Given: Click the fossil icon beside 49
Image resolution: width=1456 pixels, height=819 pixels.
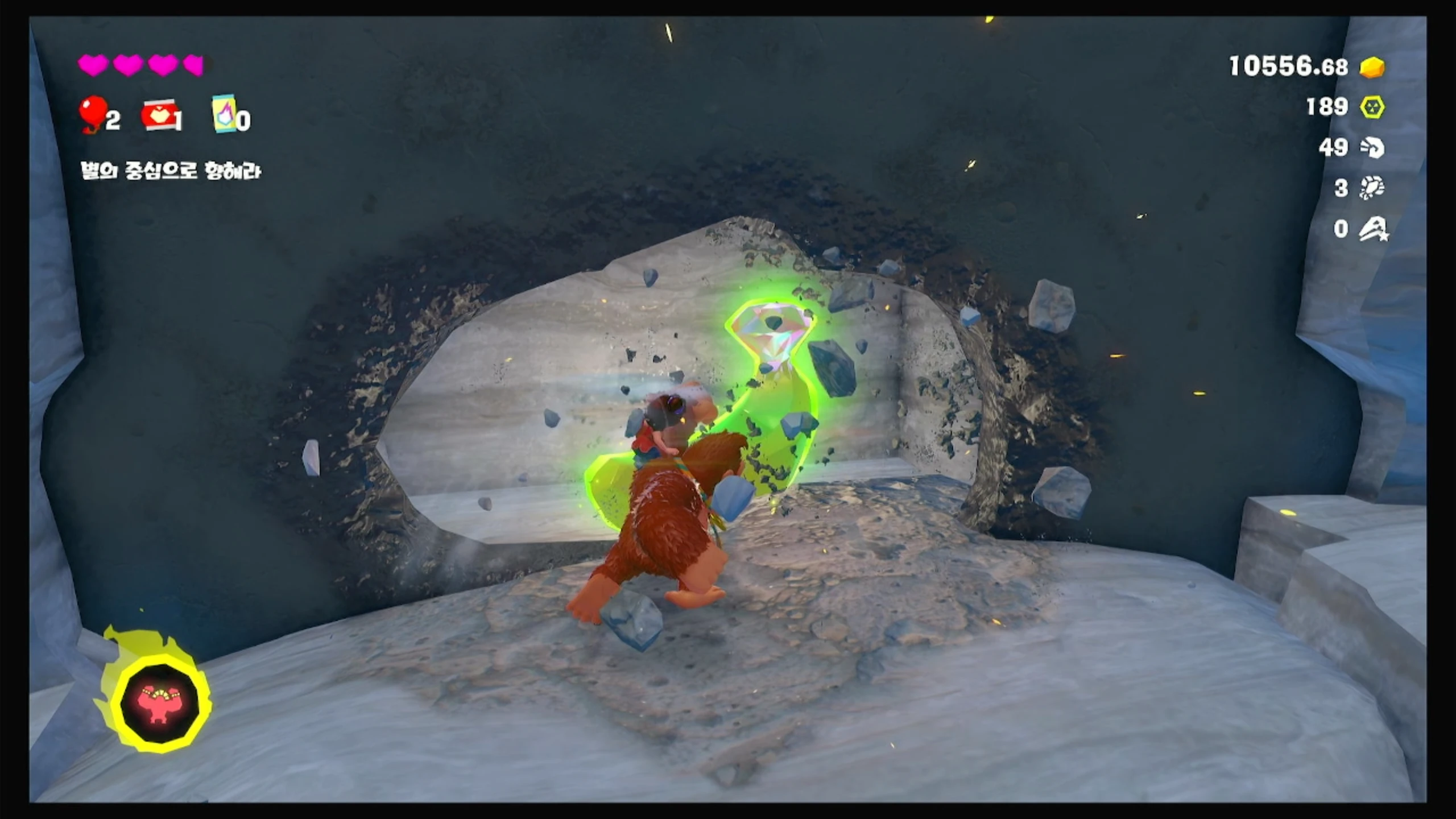Looking at the screenshot, I should (1372, 148).
